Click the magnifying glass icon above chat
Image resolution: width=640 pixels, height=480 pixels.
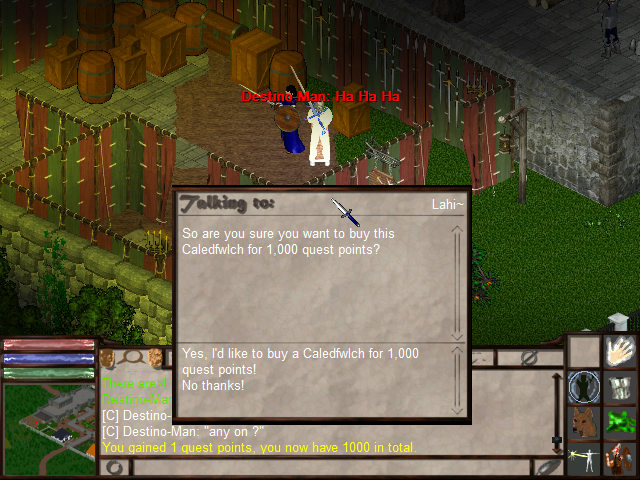130,357
